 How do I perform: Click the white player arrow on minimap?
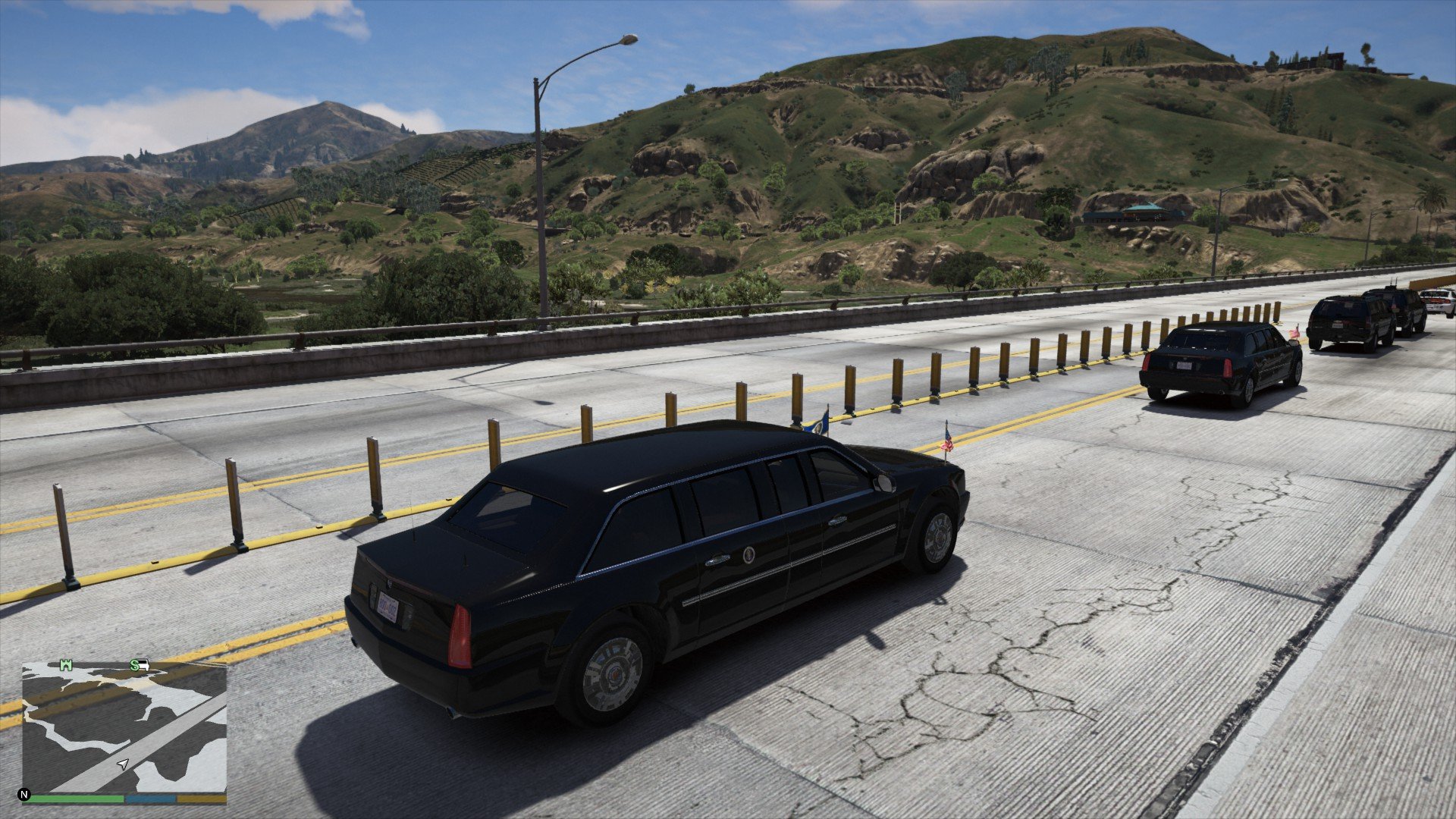pyautogui.click(x=123, y=764)
